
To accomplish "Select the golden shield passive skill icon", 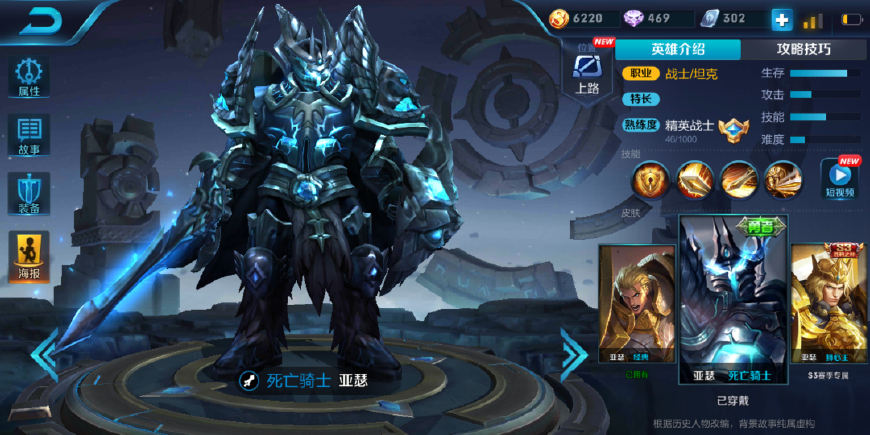I will (x=649, y=180).
